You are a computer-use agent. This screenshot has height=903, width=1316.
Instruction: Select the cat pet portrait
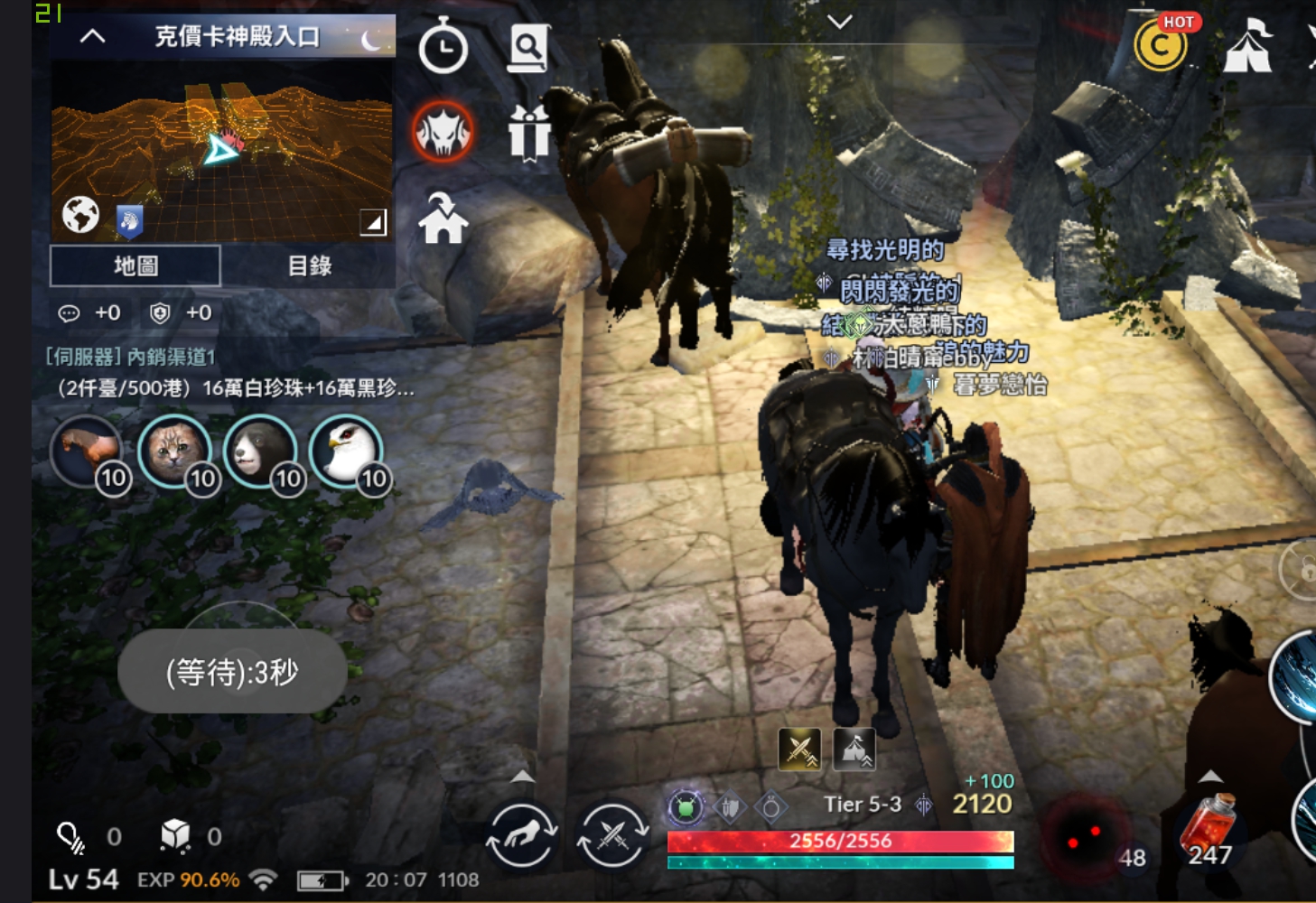(x=174, y=450)
